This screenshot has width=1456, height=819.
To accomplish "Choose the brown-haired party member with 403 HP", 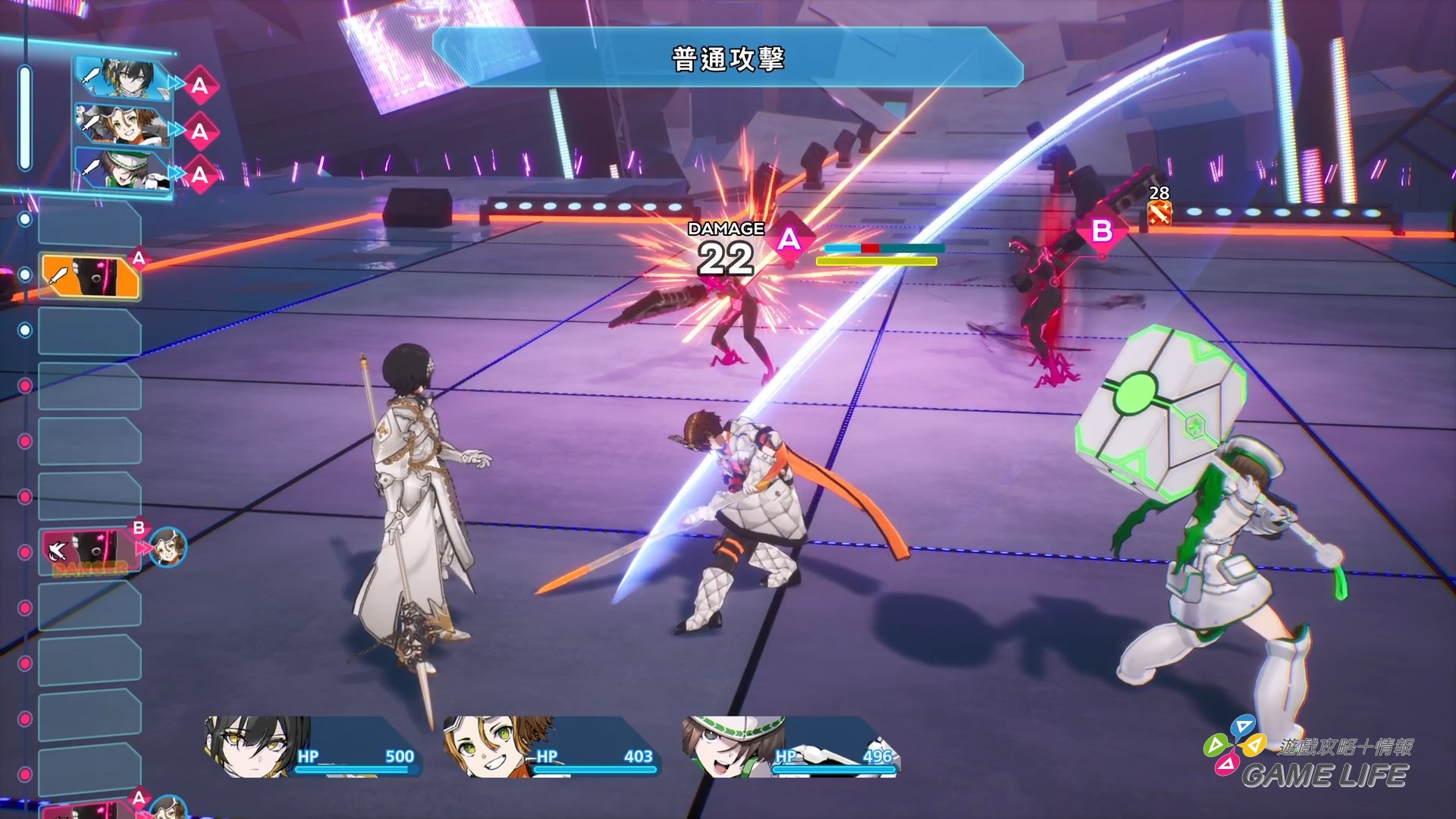I will pyautogui.click(x=550, y=747).
